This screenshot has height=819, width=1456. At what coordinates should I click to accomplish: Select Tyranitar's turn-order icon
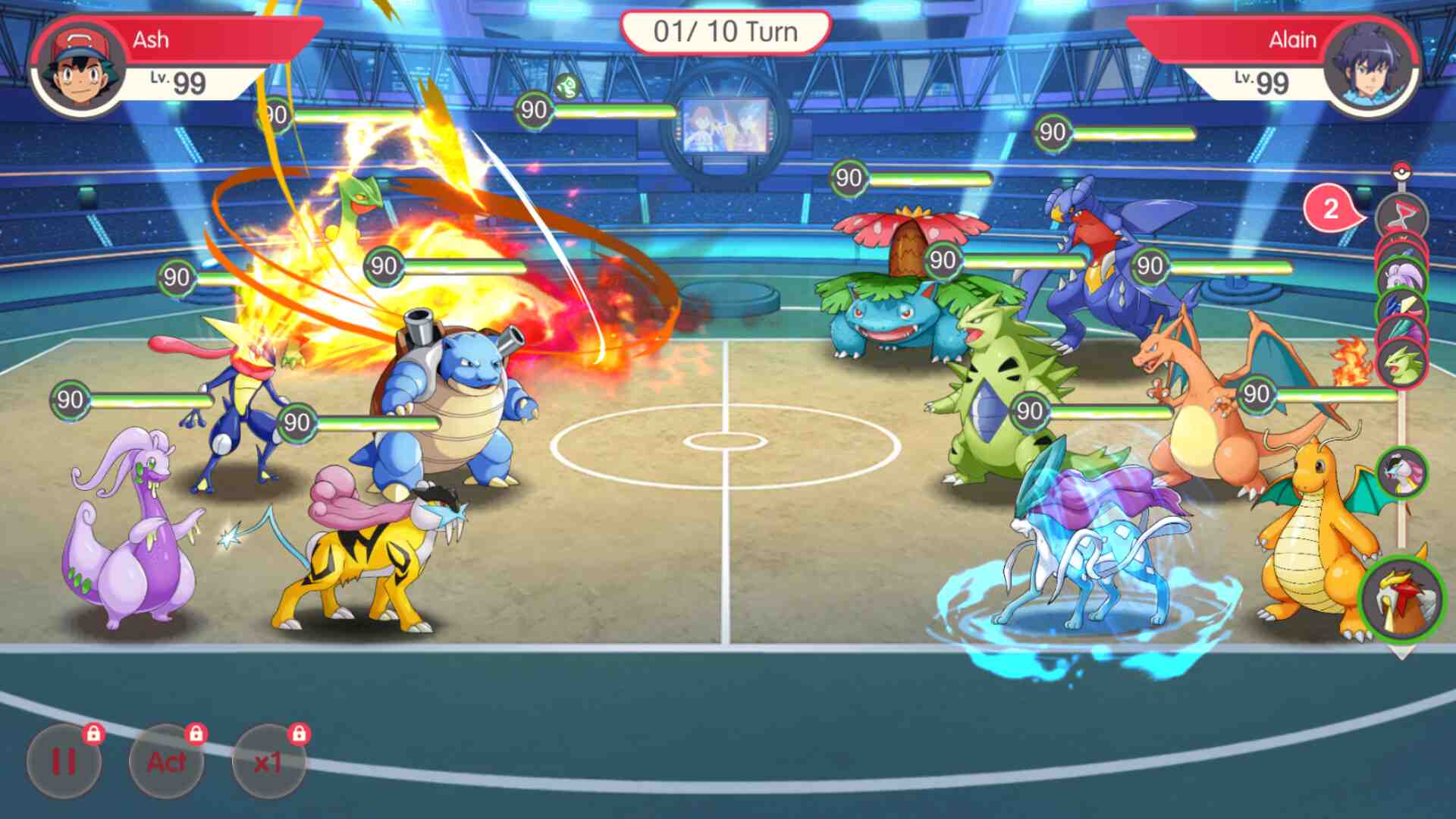coord(1402,366)
